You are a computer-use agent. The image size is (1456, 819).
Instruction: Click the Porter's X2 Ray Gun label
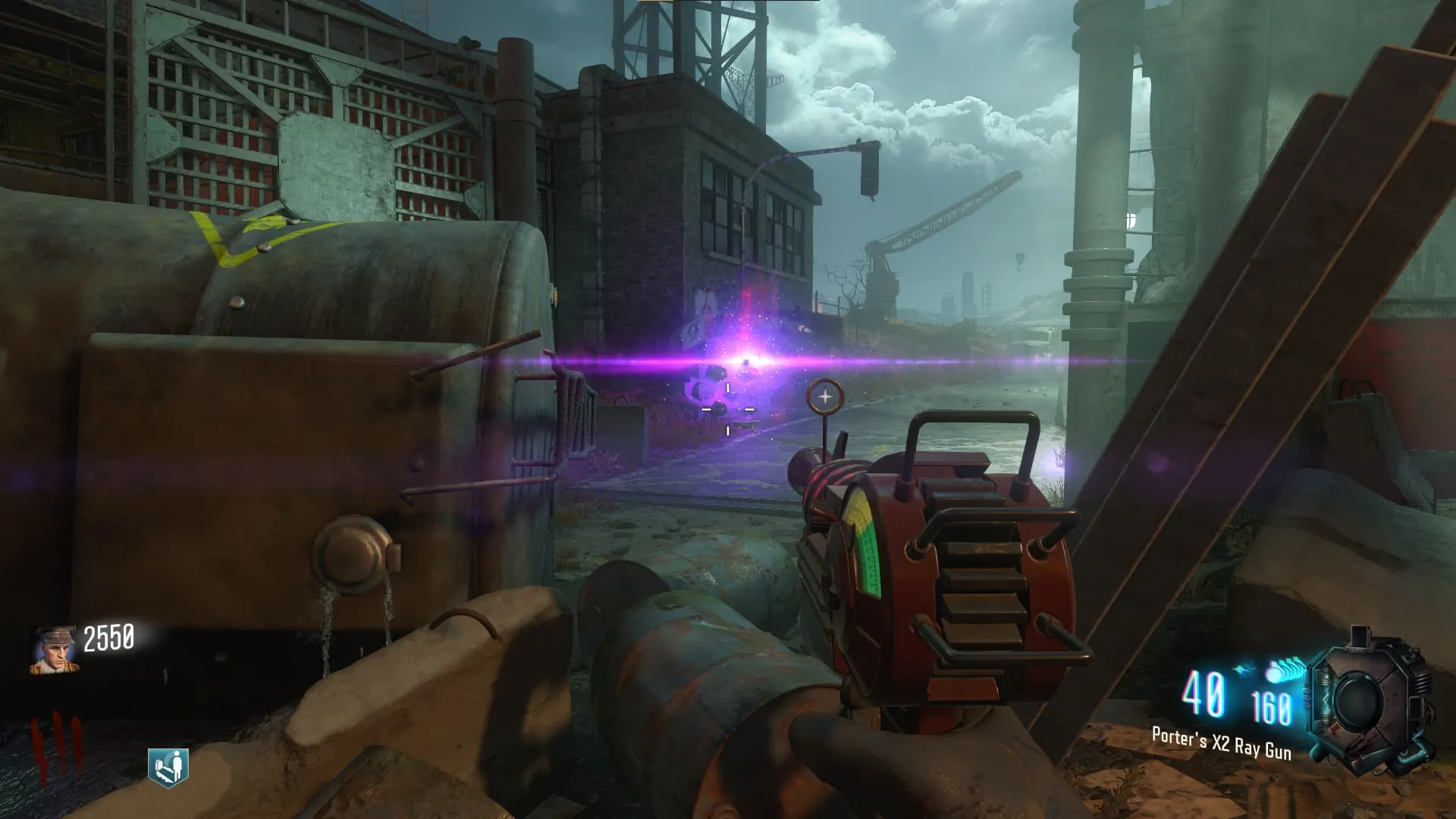(x=1221, y=743)
